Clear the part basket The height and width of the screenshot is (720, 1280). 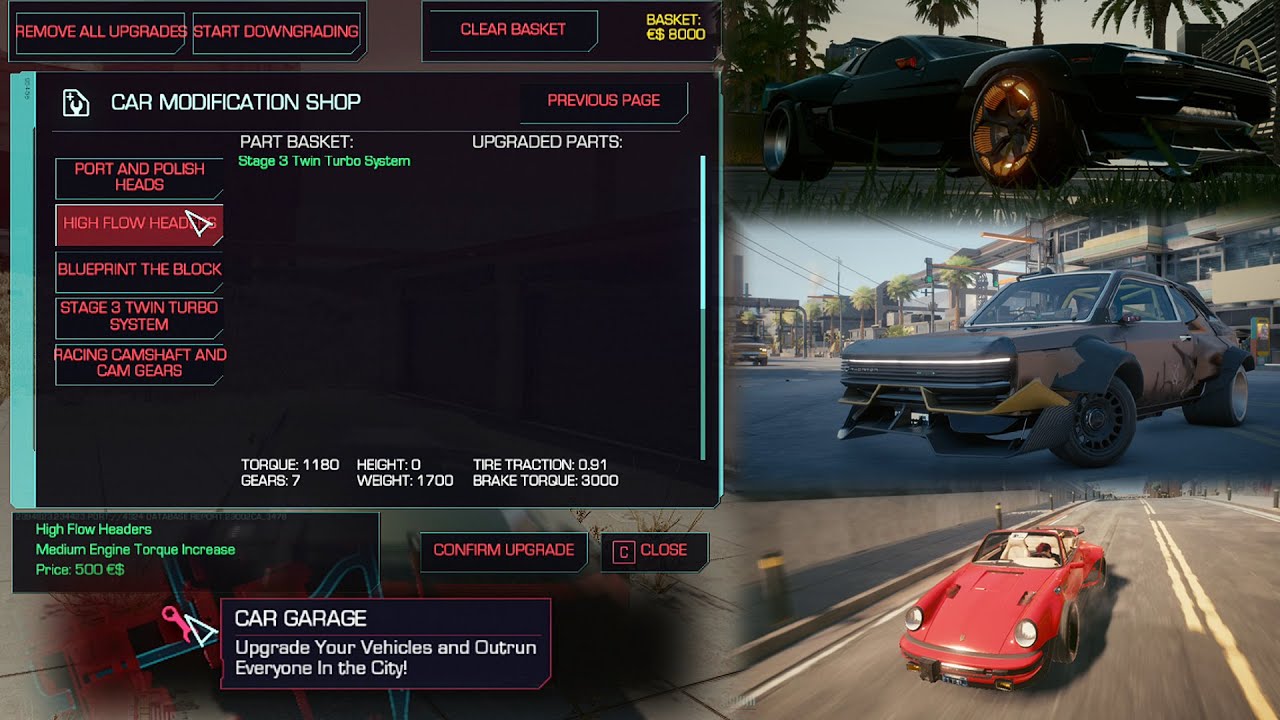(511, 30)
